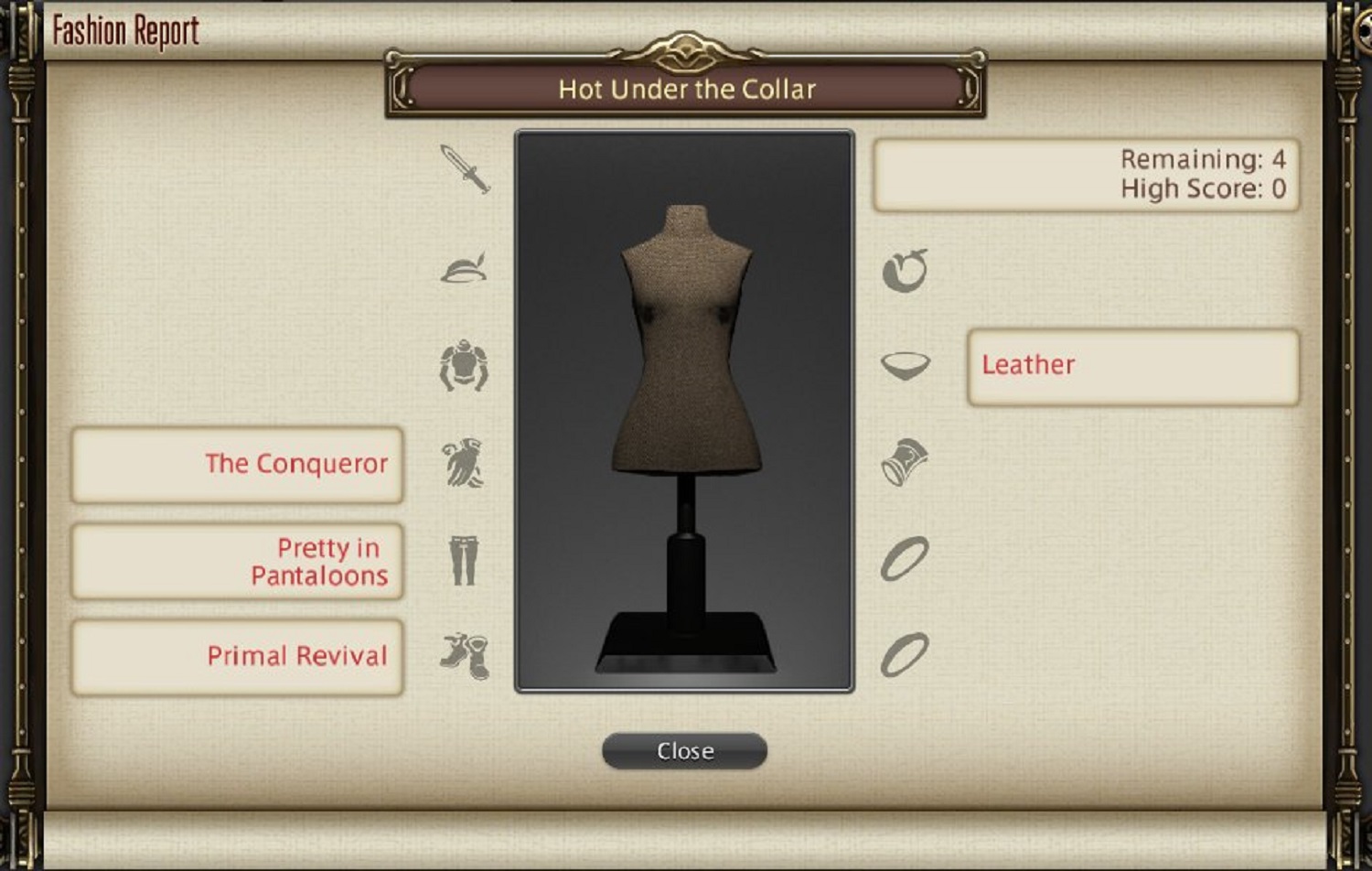
Task: Select the Pretty in Pantaloons hint
Action: click(237, 561)
